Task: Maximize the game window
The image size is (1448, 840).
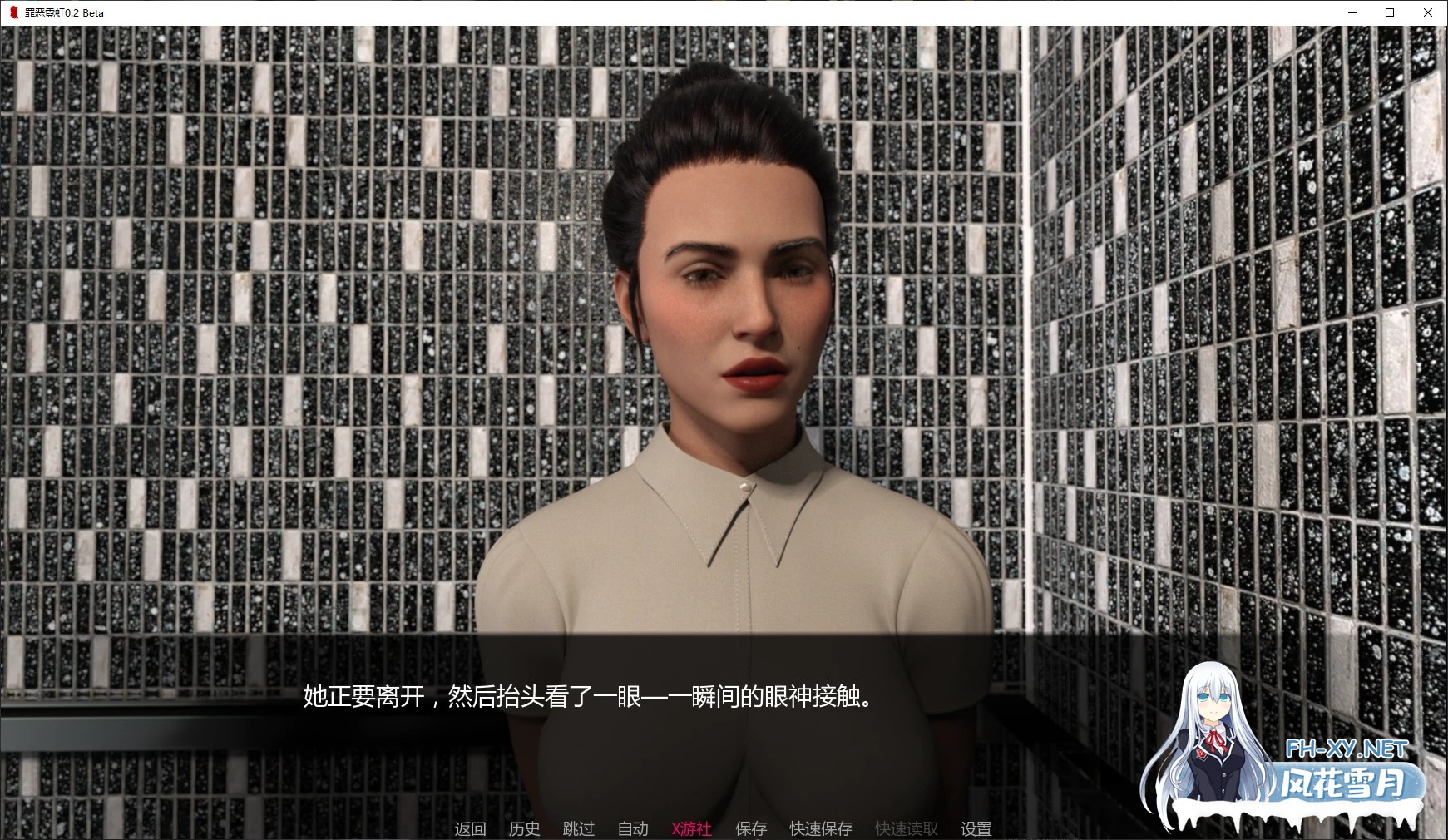Action: (1389, 12)
